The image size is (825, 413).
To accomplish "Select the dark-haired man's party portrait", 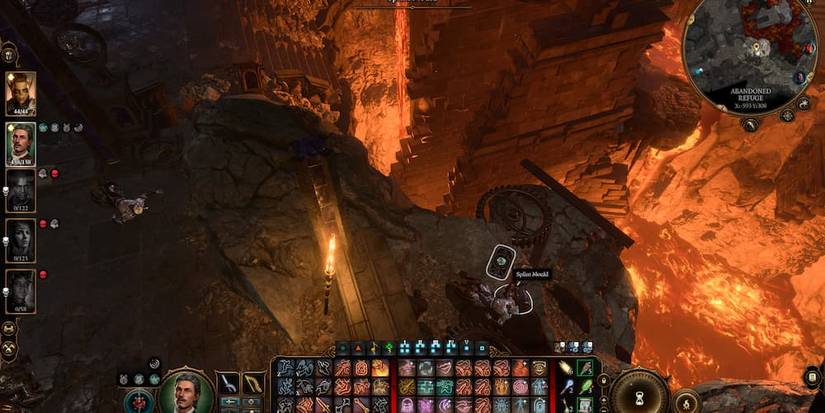I will tap(21, 142).
